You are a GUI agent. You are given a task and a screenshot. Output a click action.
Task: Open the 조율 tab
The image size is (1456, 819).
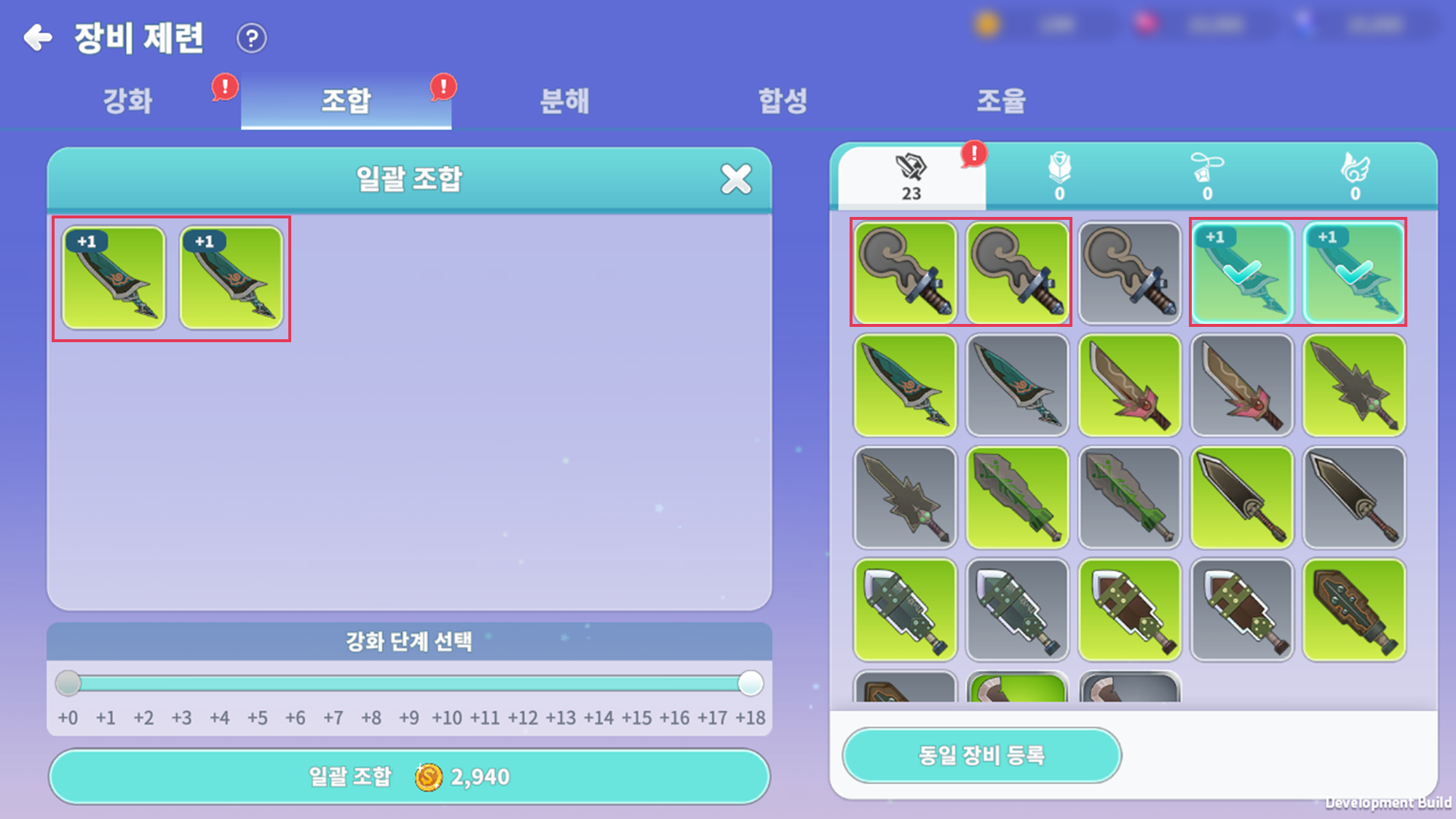(1001, 100)
